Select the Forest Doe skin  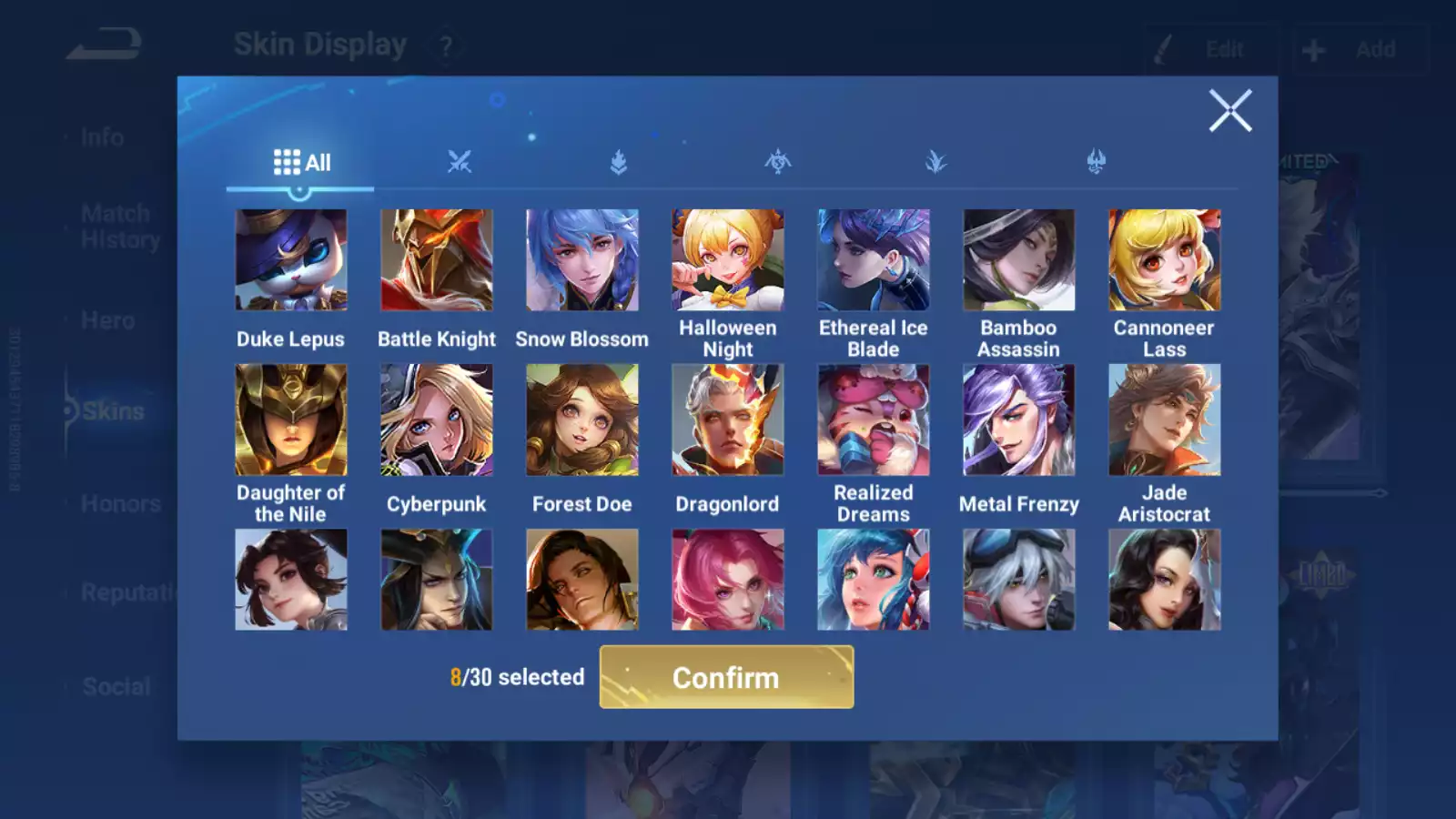[581, 420]
